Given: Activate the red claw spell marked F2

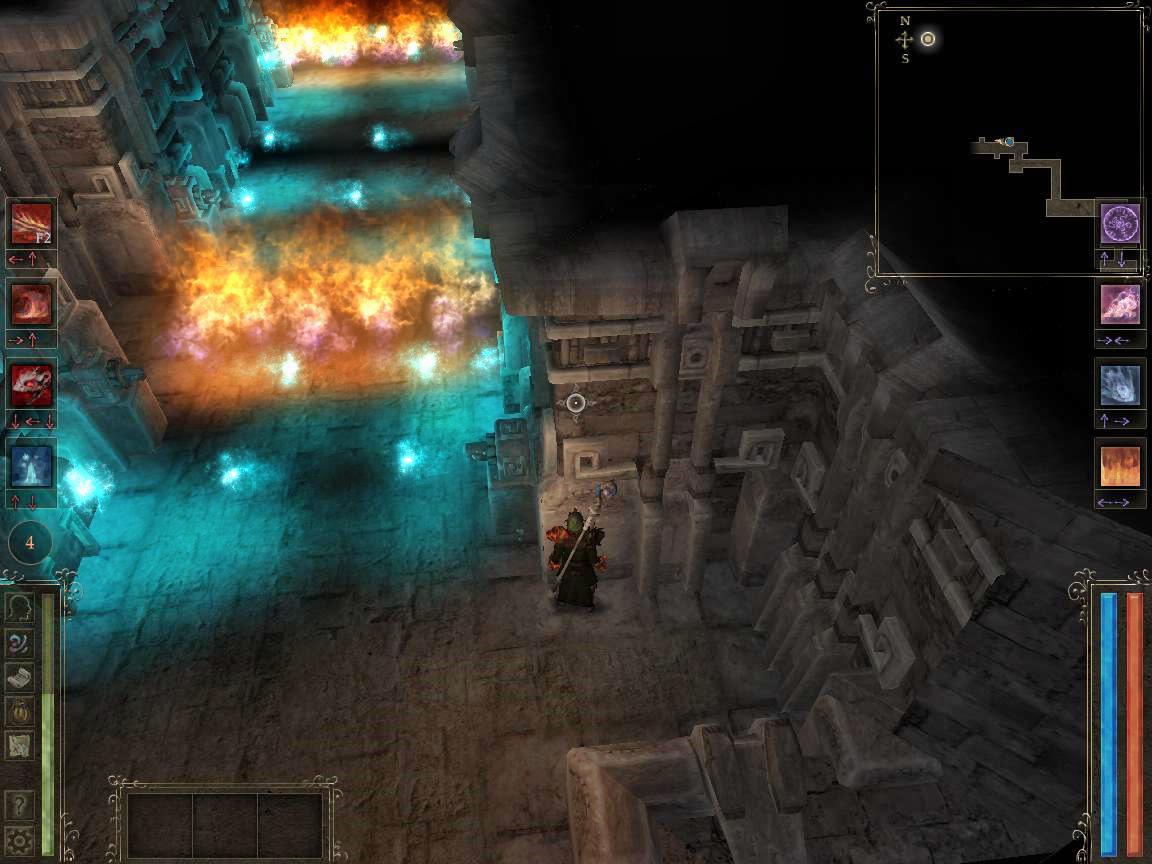Looking at the screenshot, I should 31,223.
